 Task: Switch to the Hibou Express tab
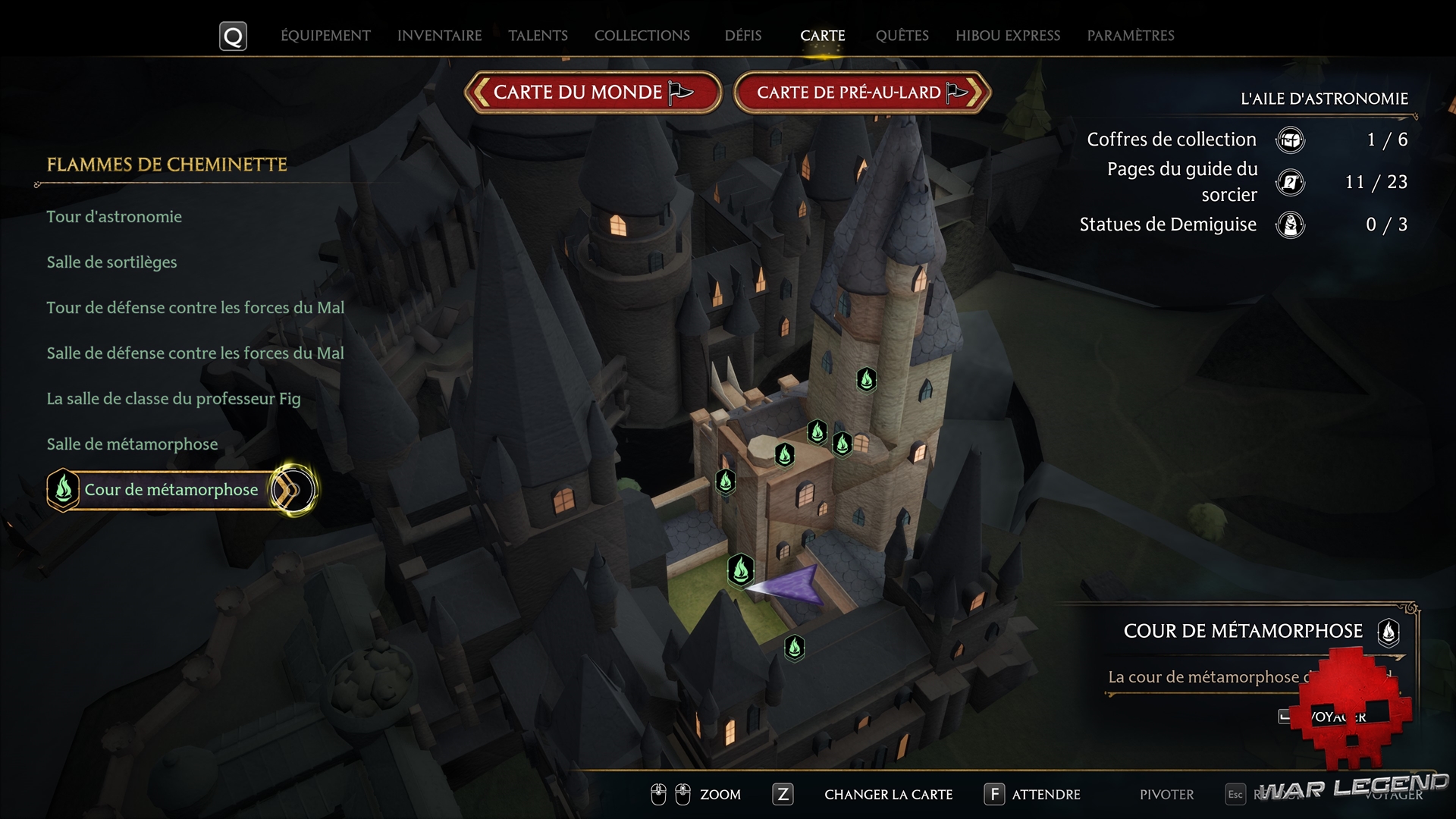click(1007, 36)
